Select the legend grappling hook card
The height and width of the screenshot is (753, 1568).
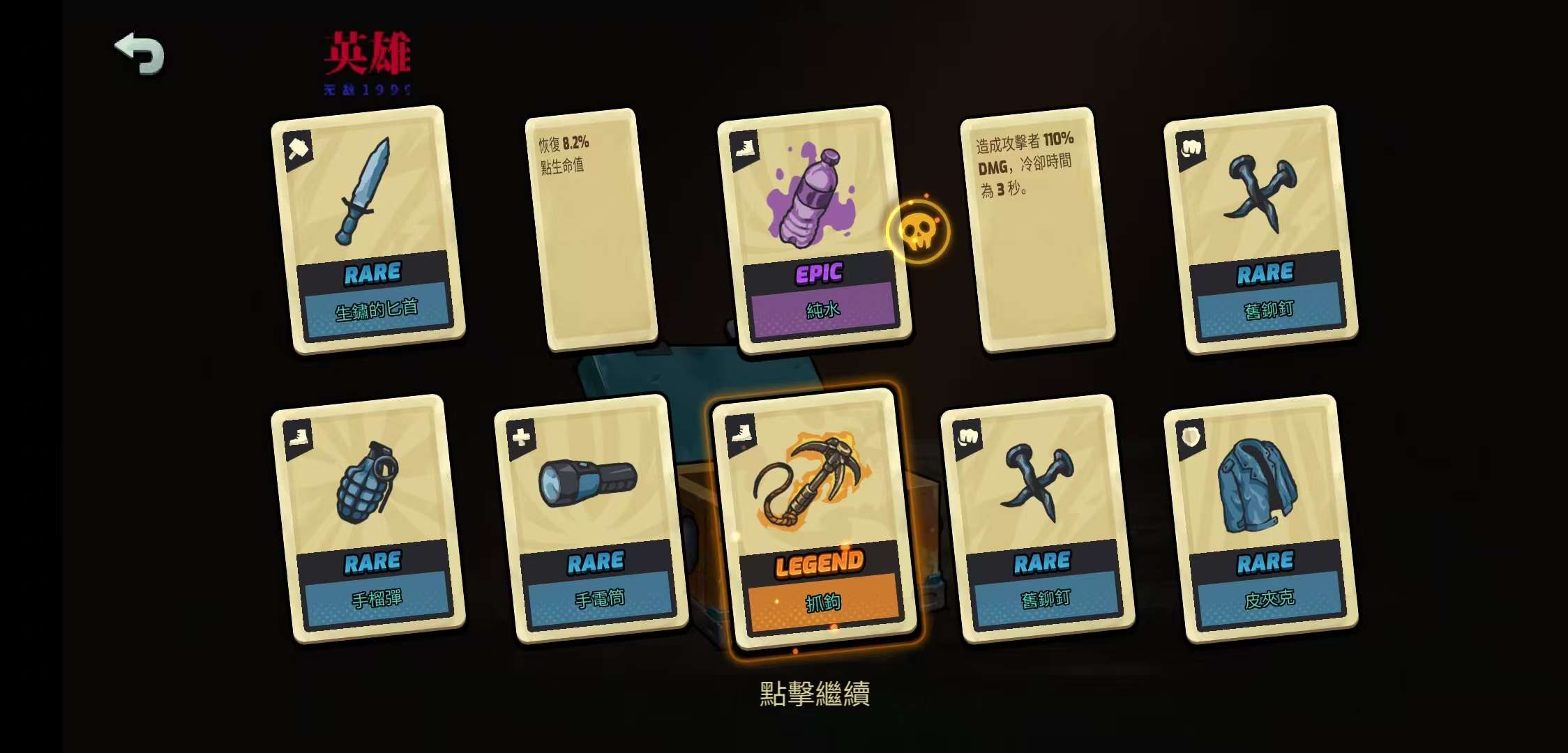click(x=815, y=519)
